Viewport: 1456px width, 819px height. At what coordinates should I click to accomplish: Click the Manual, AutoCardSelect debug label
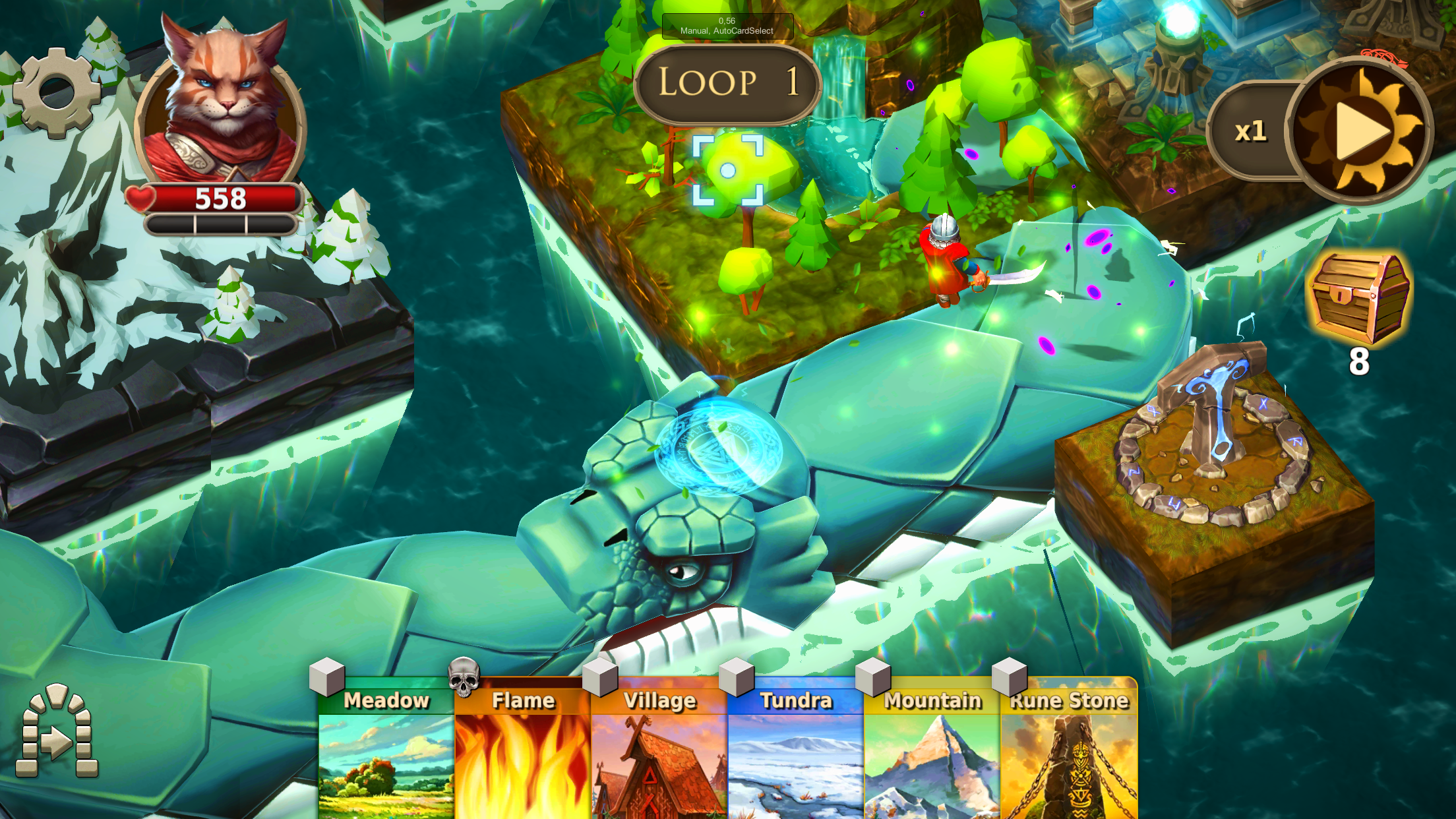click(x=726, y=26)
